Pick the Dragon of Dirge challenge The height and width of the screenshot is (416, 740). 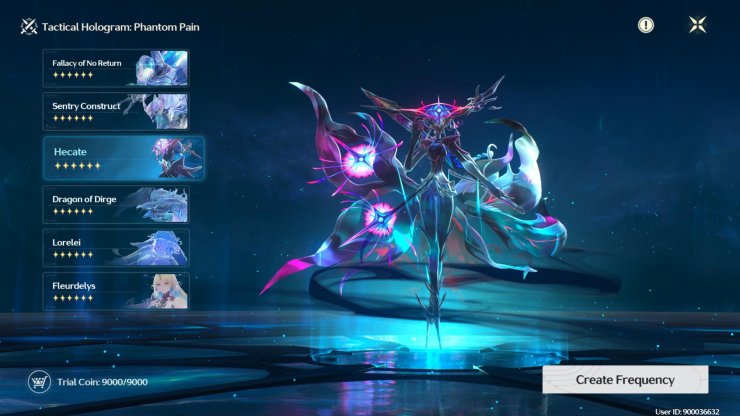click(x=115, y=204)
